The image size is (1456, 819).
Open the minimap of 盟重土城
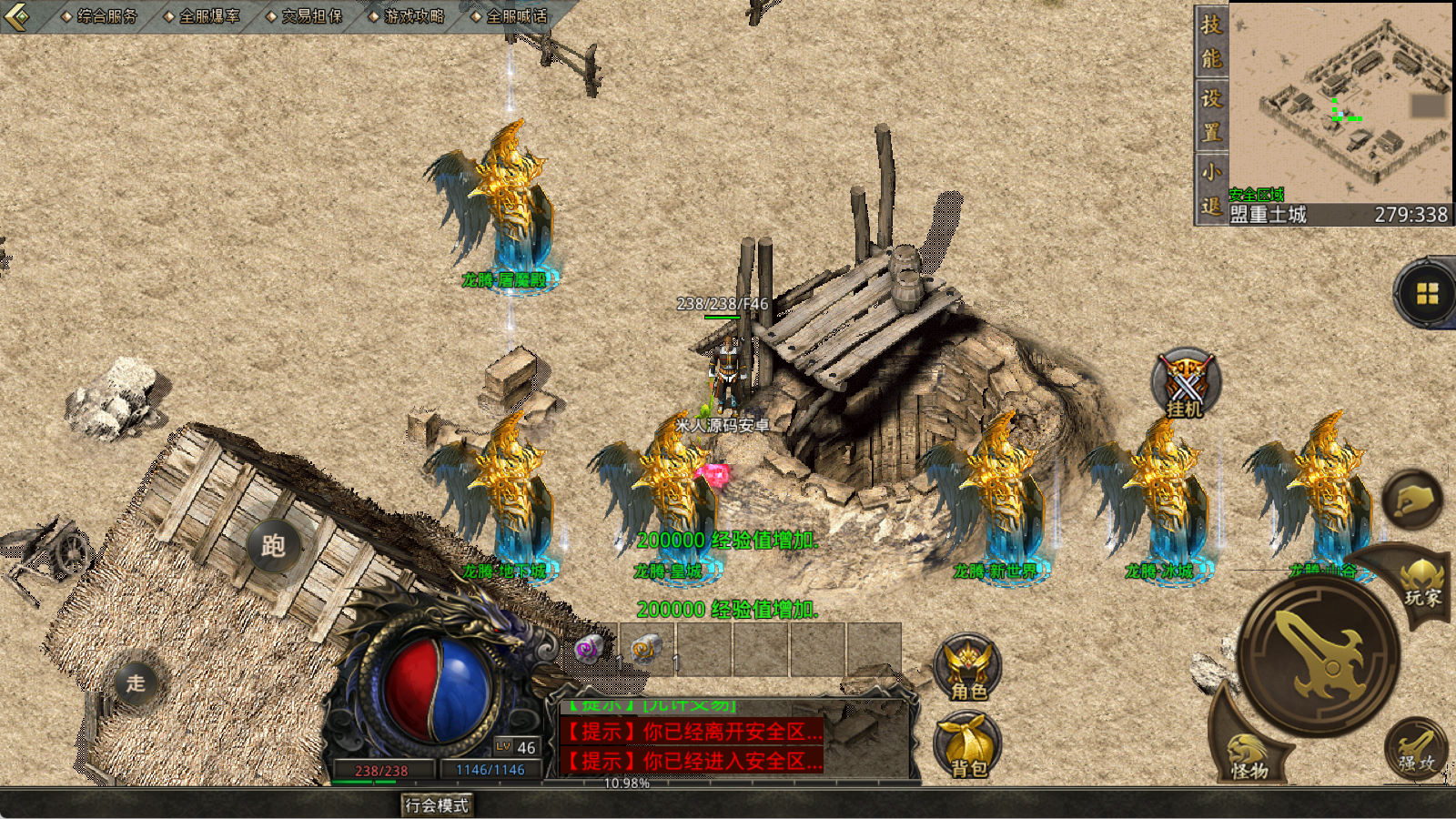[x=1340, y=102]
